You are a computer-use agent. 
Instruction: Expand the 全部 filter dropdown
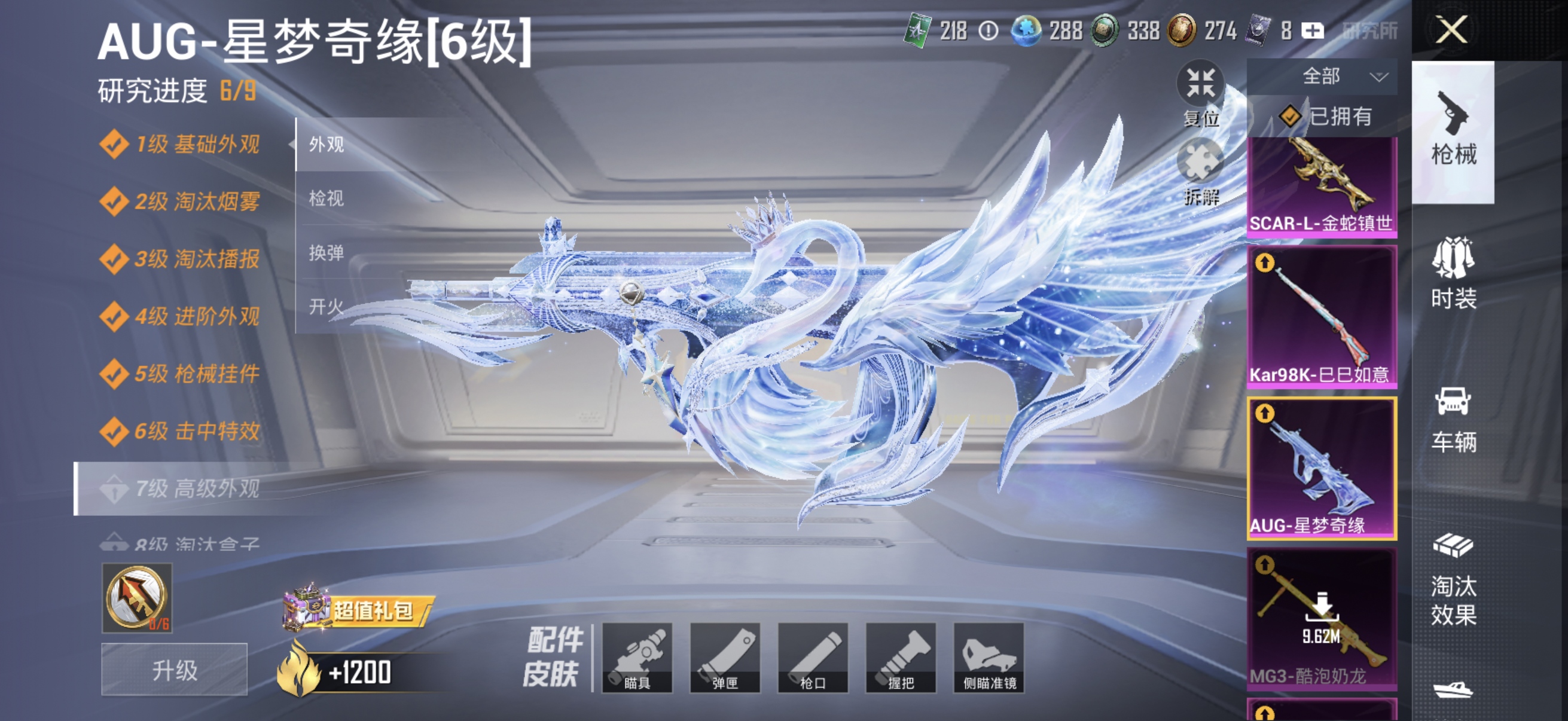click(x=1334, y=76)
